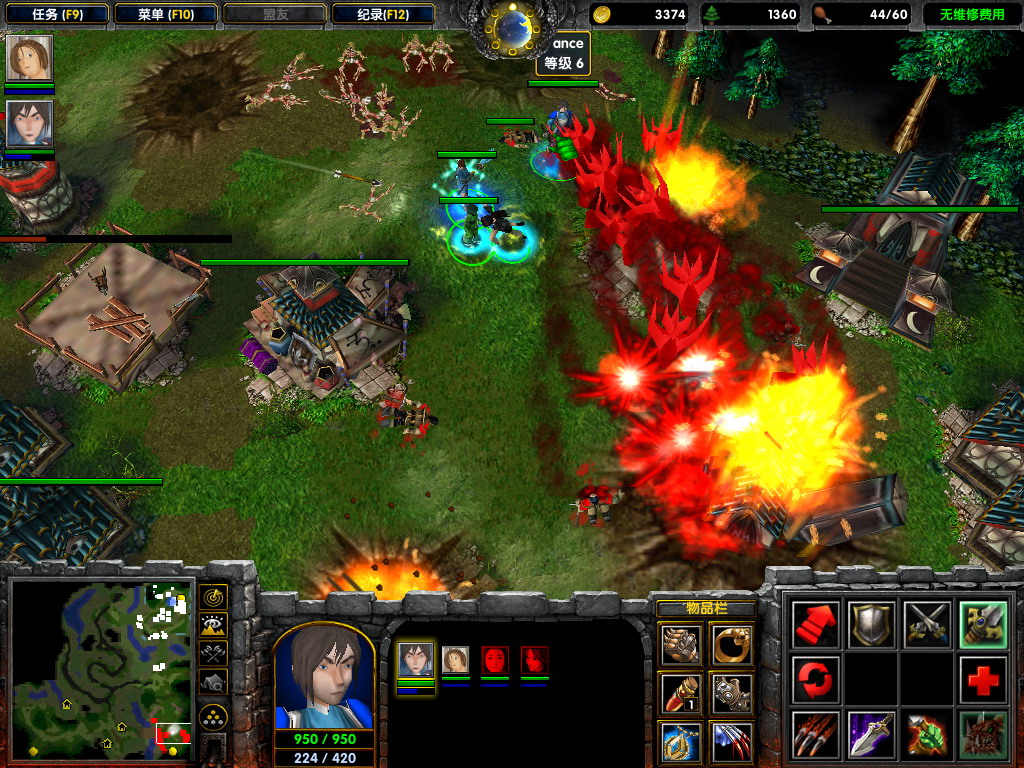The height and width of the screenshot is (768, 1024).
Task: Open the formation toggle button beside the minimap
Action: tap(213, 716)
